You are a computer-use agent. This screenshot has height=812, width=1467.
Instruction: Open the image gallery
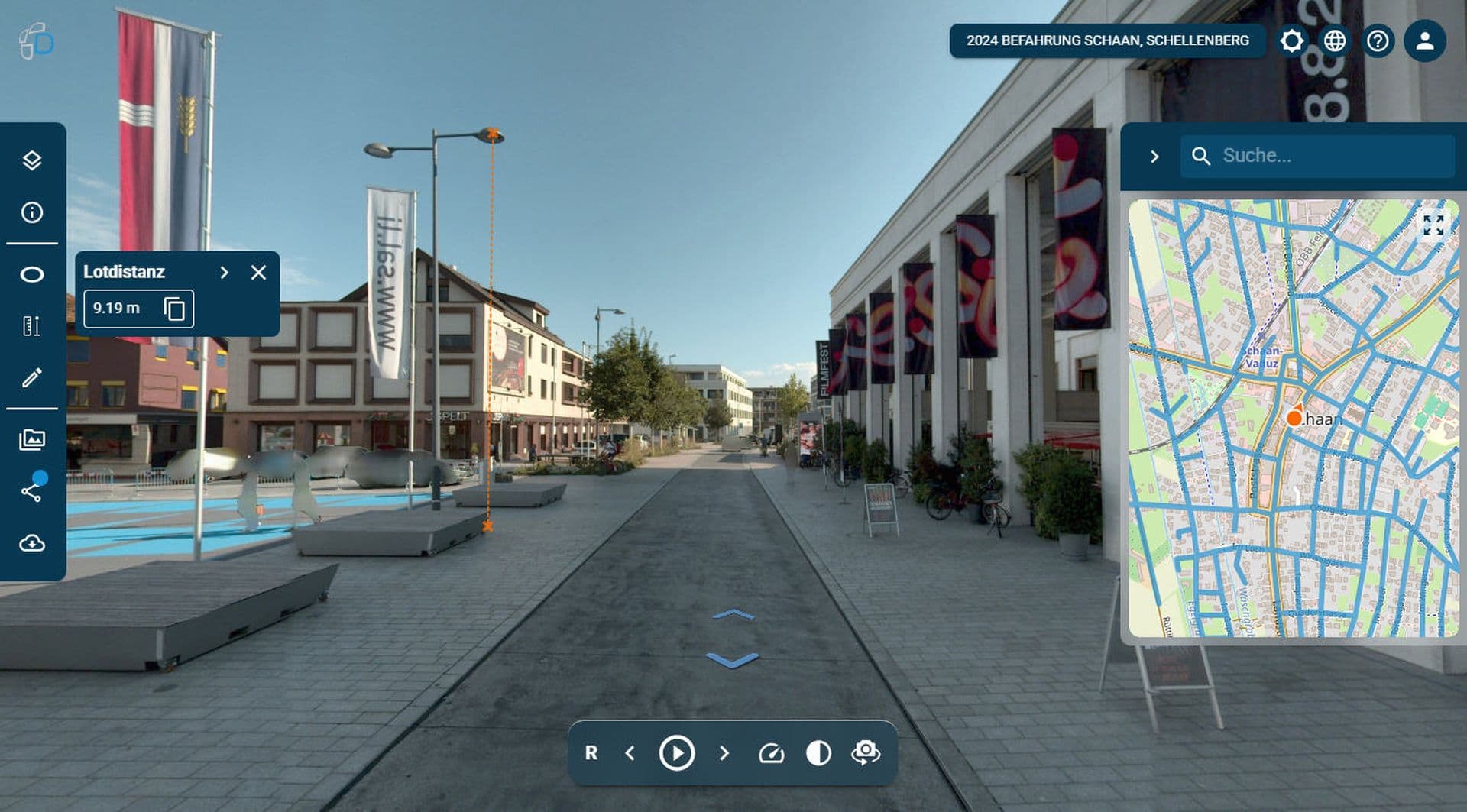click(32, 440)
